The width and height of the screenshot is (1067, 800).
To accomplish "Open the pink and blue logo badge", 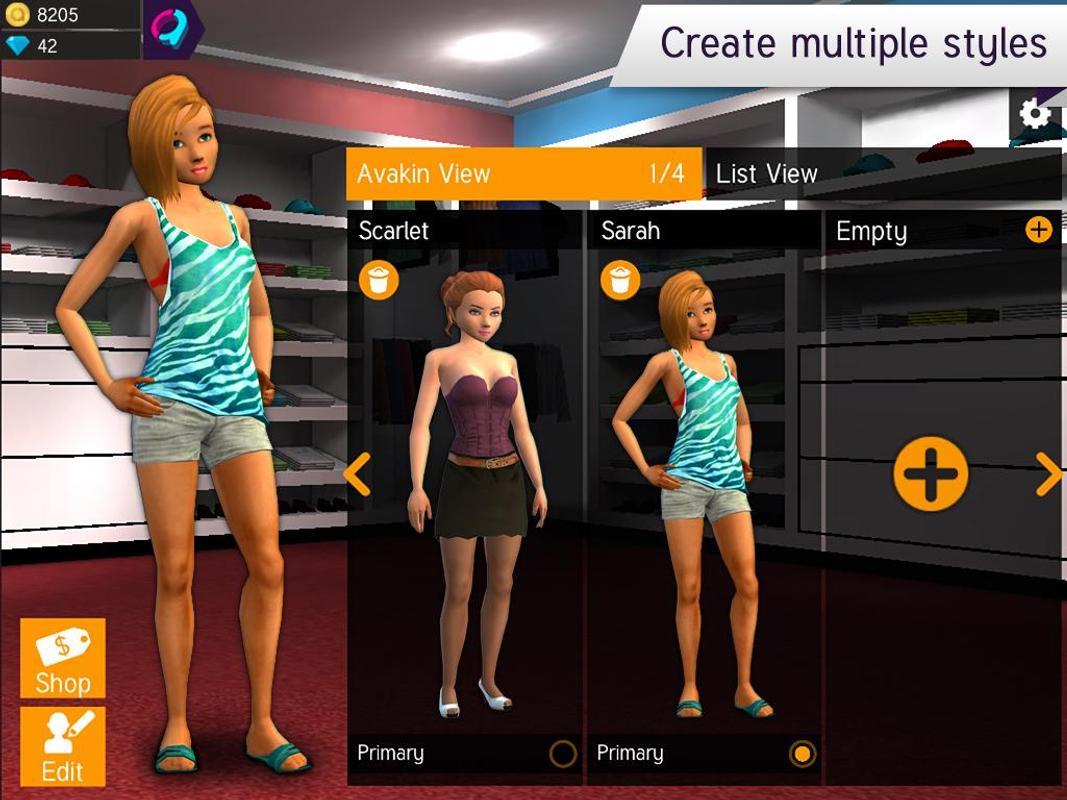I will tap(172, 30).
